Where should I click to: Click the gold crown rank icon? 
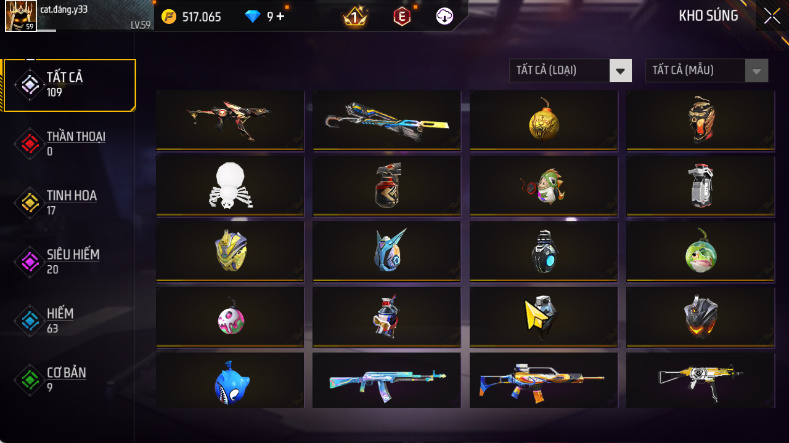click(x=355, y=16)
